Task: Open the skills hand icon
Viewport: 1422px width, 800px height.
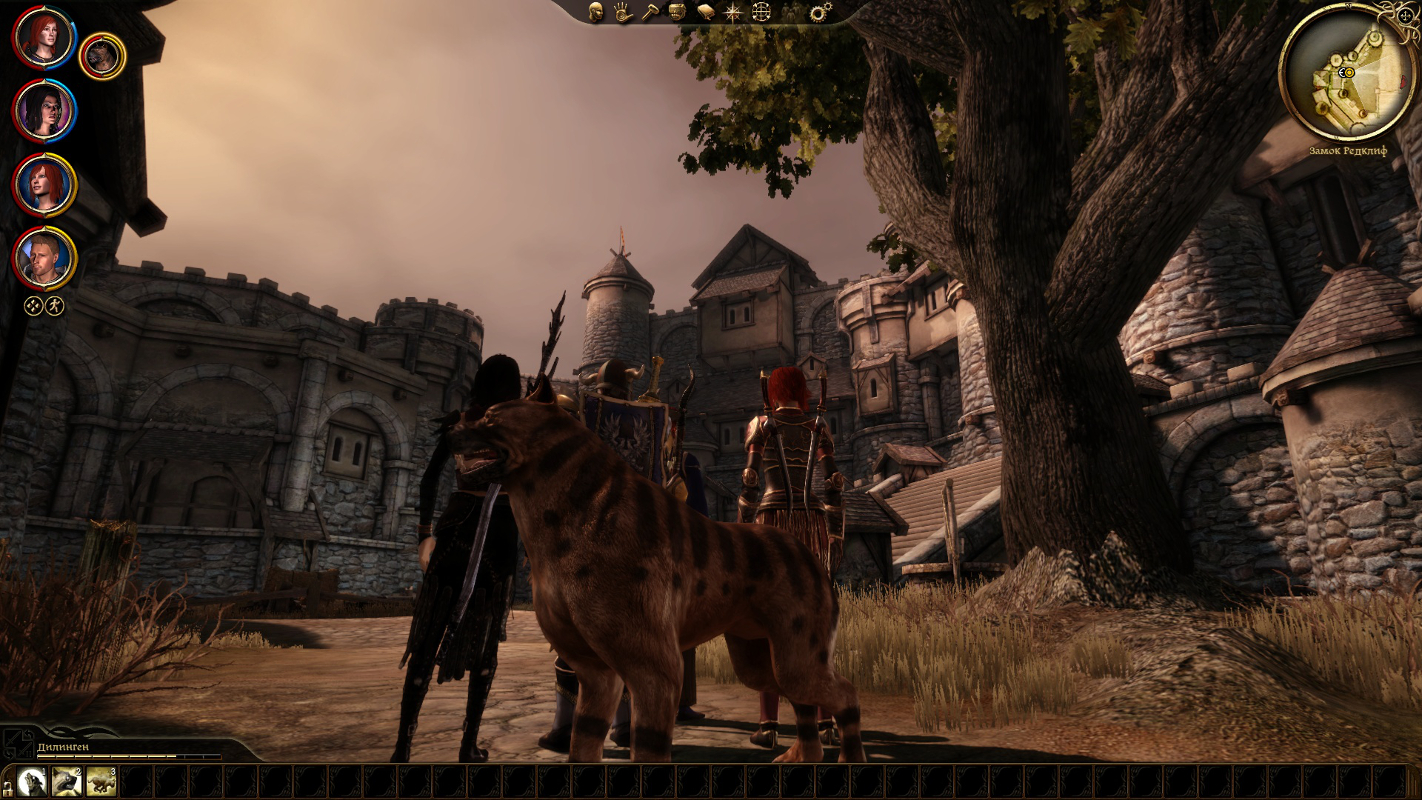Action: 623,12
